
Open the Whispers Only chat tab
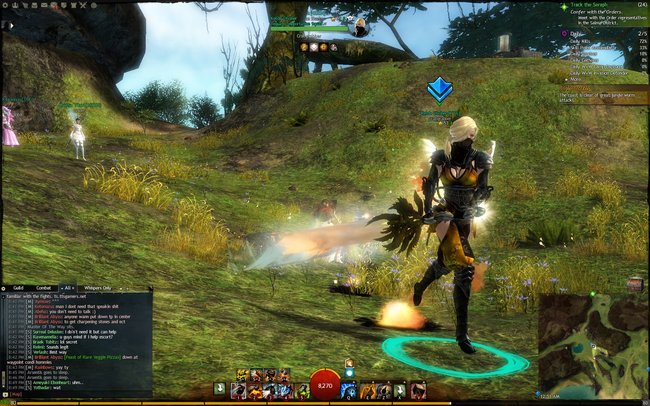click(x=102, y=288)
